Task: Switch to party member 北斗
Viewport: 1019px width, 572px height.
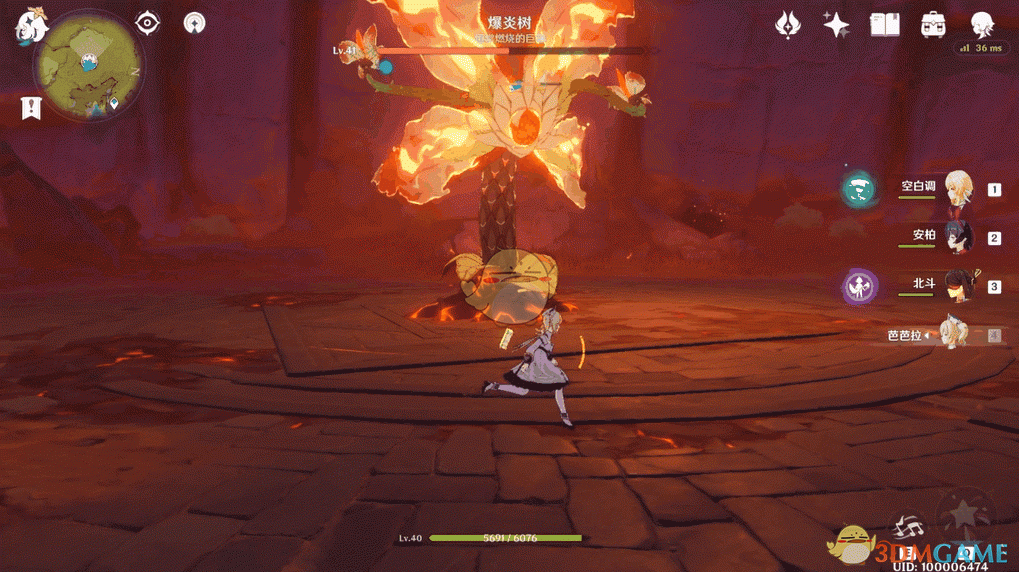Action: (958, 286)
